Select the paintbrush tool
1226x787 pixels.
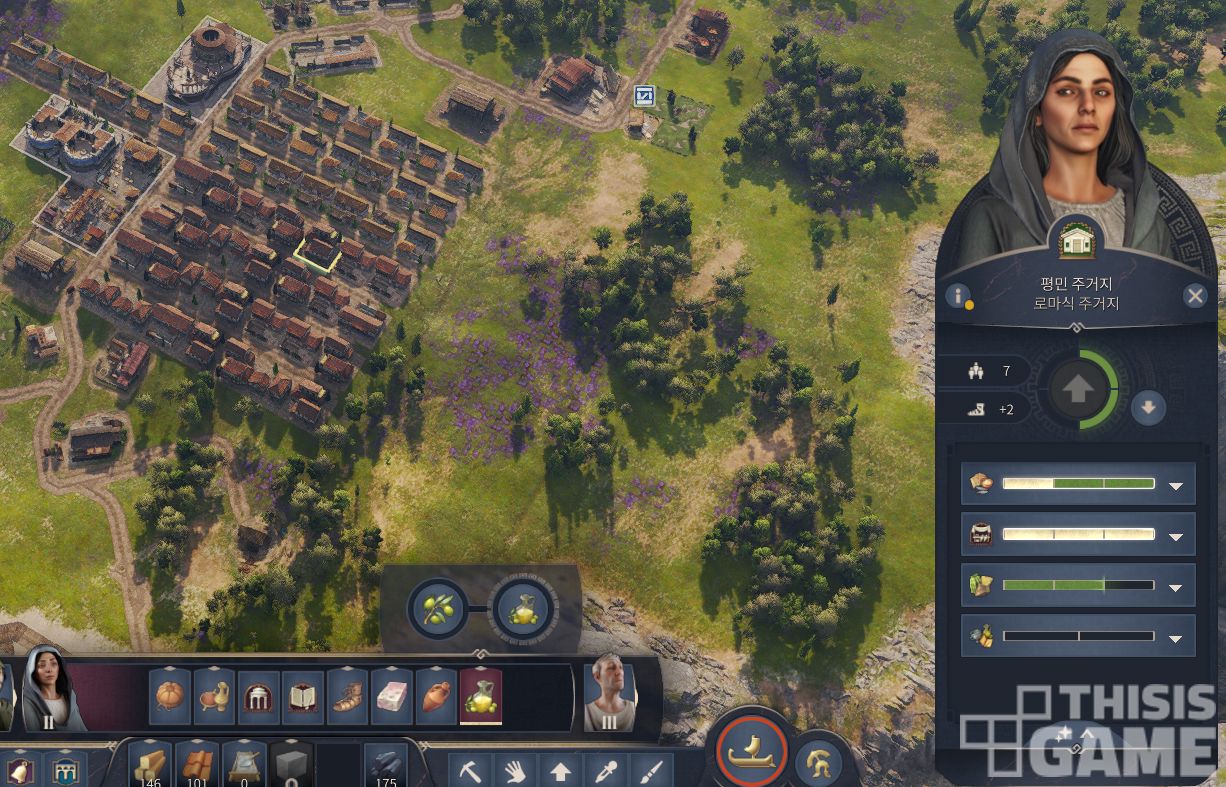(x=651, y=771)
